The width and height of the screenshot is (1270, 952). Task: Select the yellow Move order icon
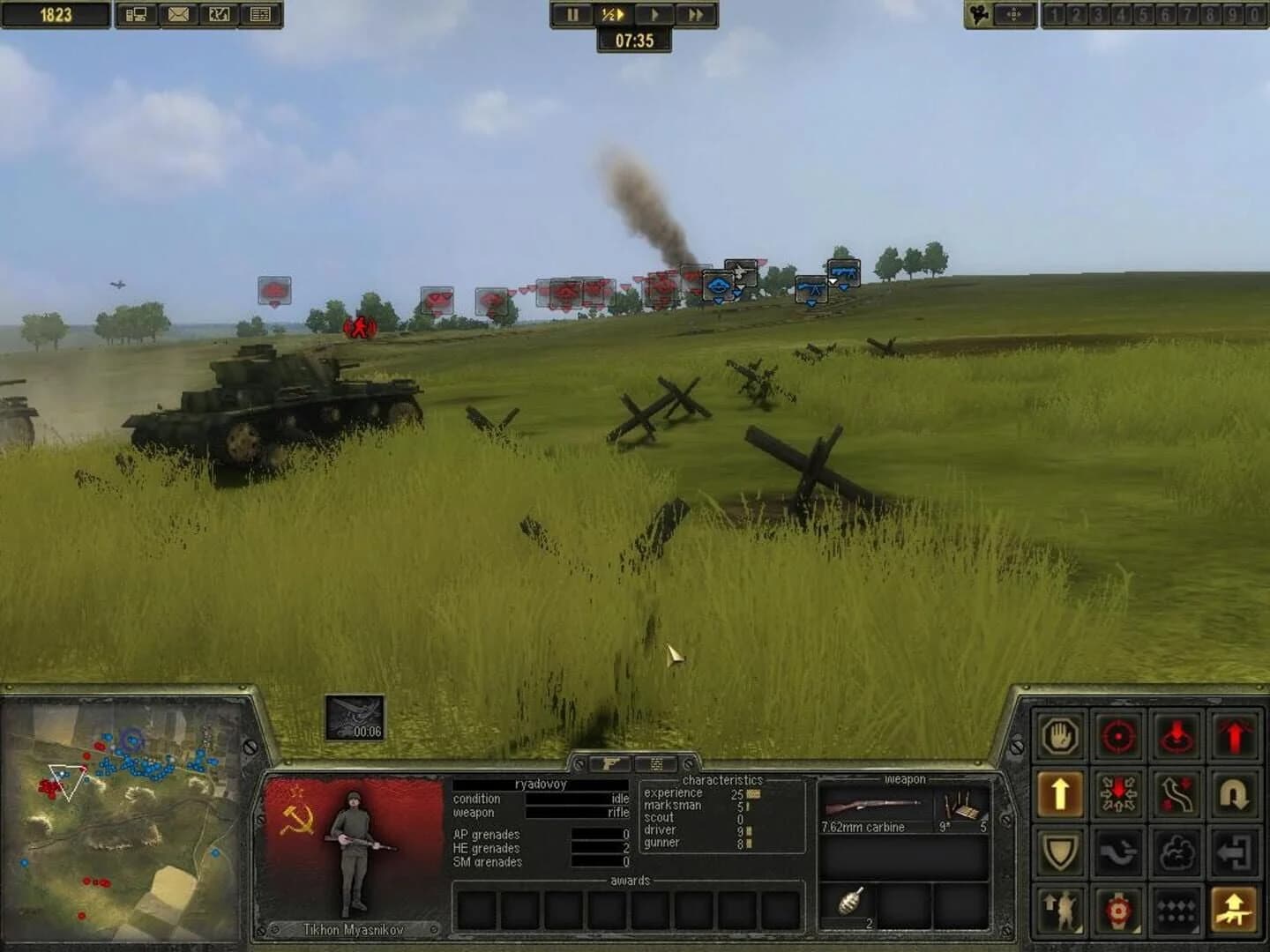pos(1060,793)
